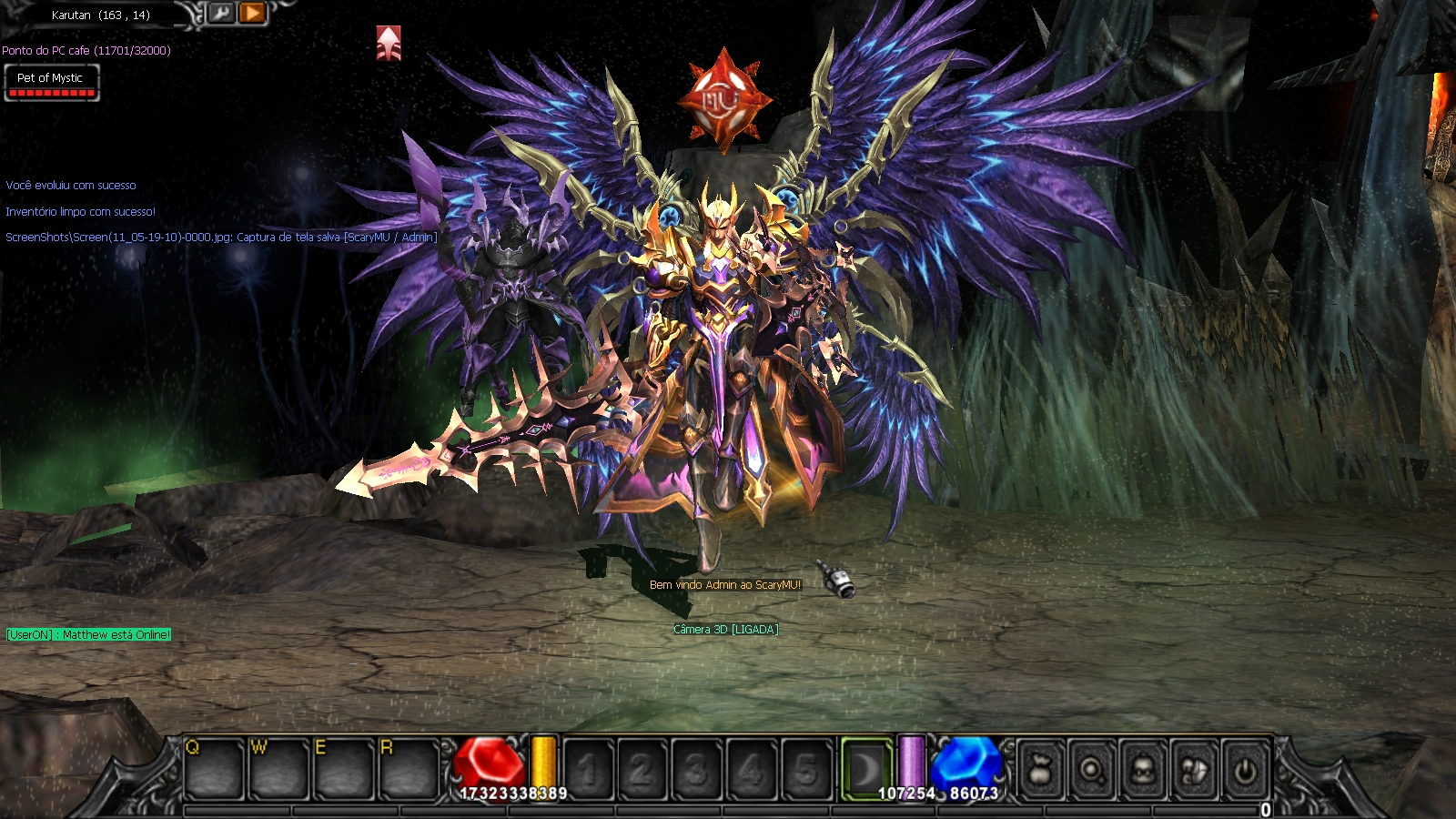Open the power icon system menu

(1245, 771)
